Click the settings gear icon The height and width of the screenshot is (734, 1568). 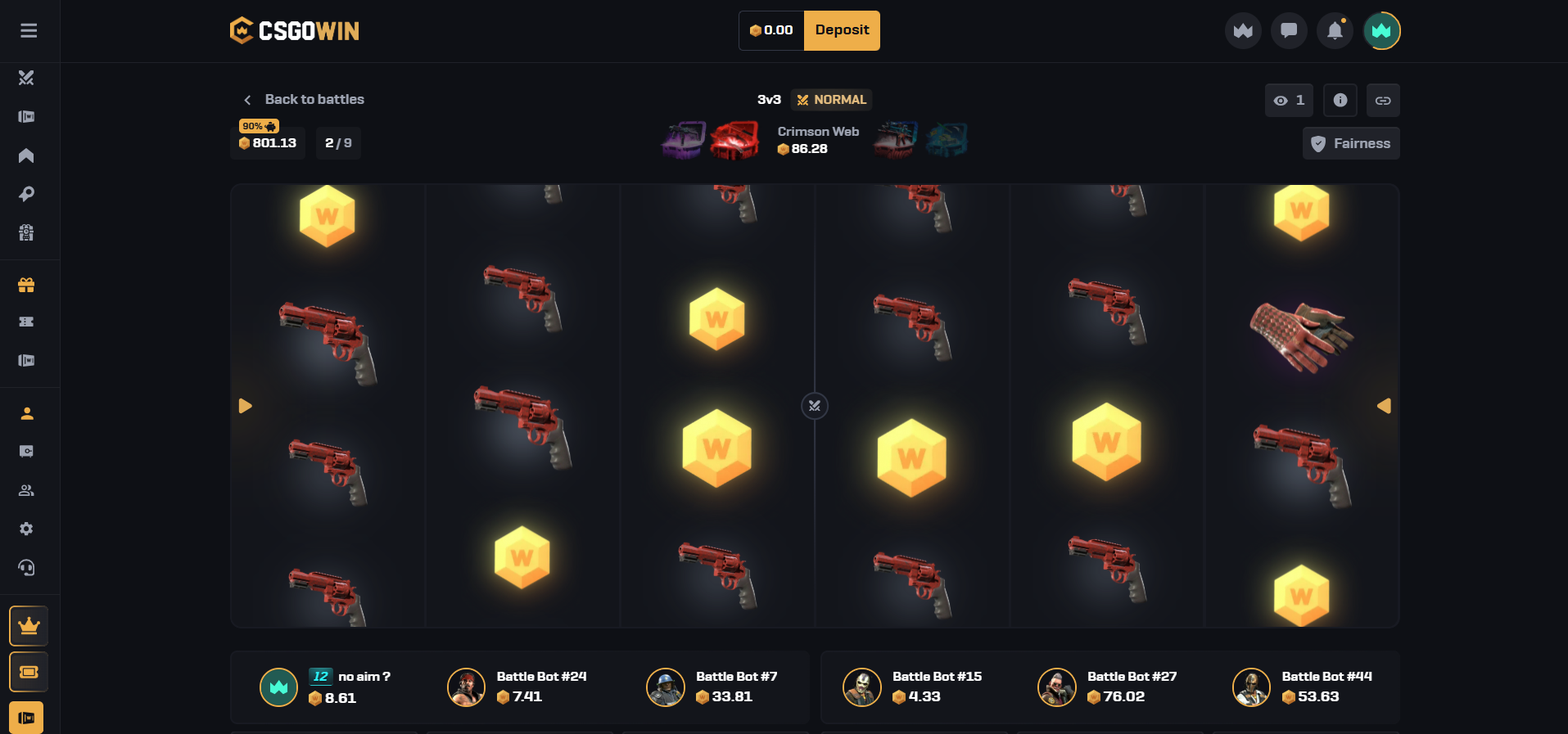26,529
